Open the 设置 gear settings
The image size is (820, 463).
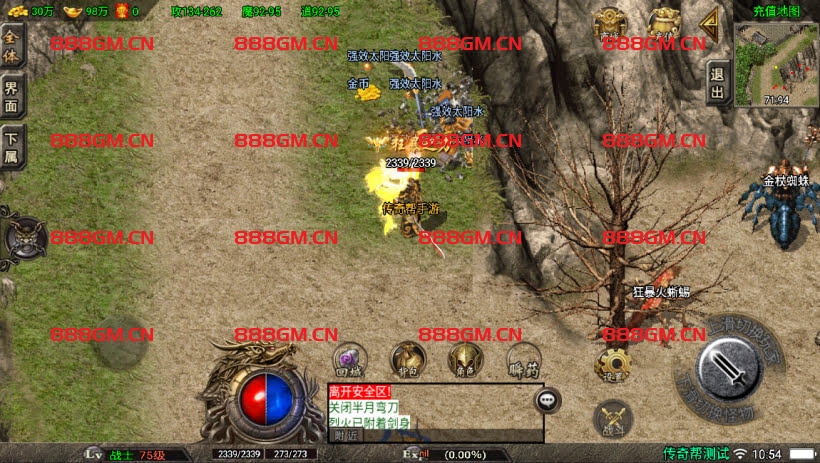click(612, 365)
